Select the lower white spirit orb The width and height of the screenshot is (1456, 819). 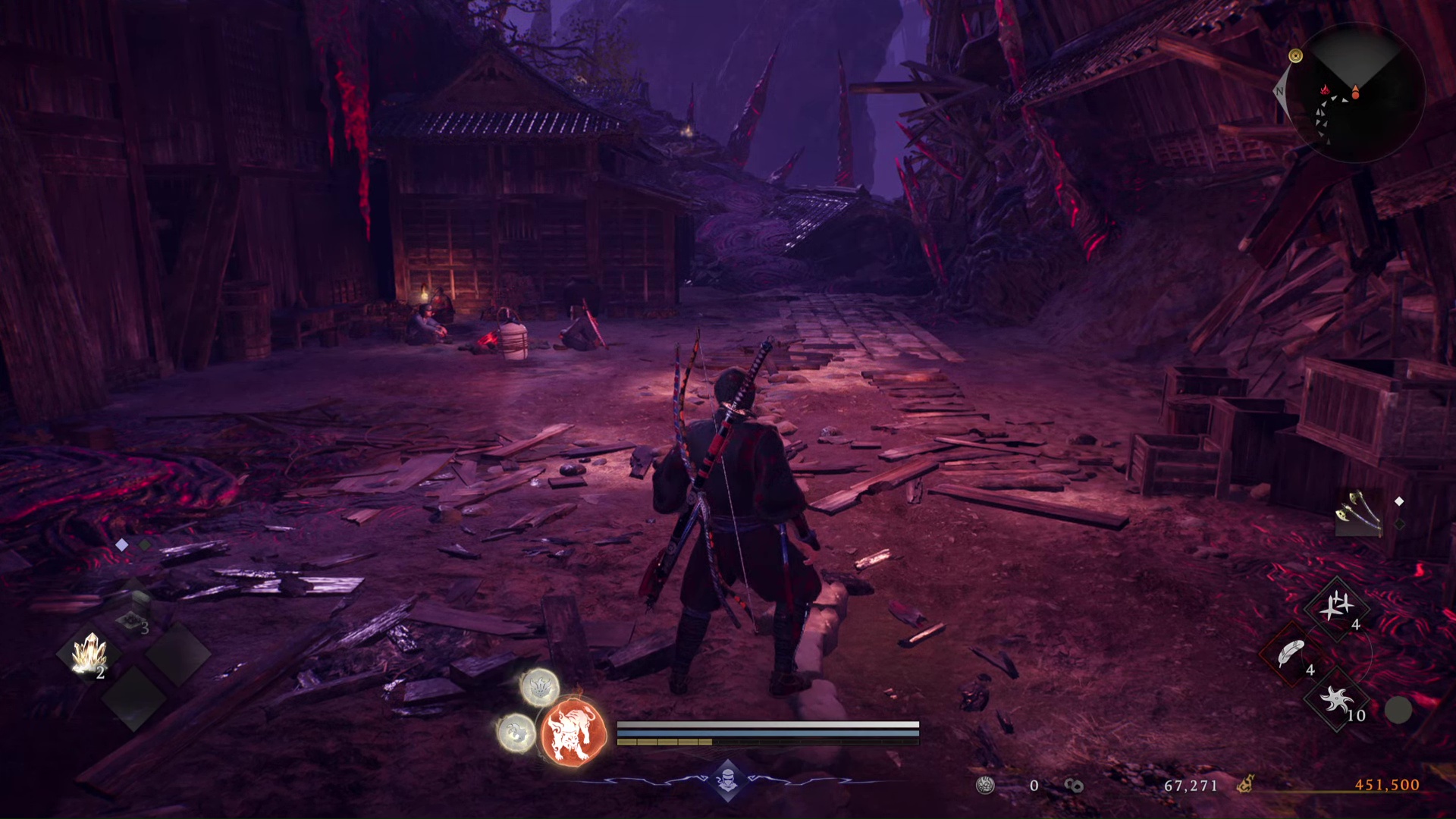tap(516, 733)
